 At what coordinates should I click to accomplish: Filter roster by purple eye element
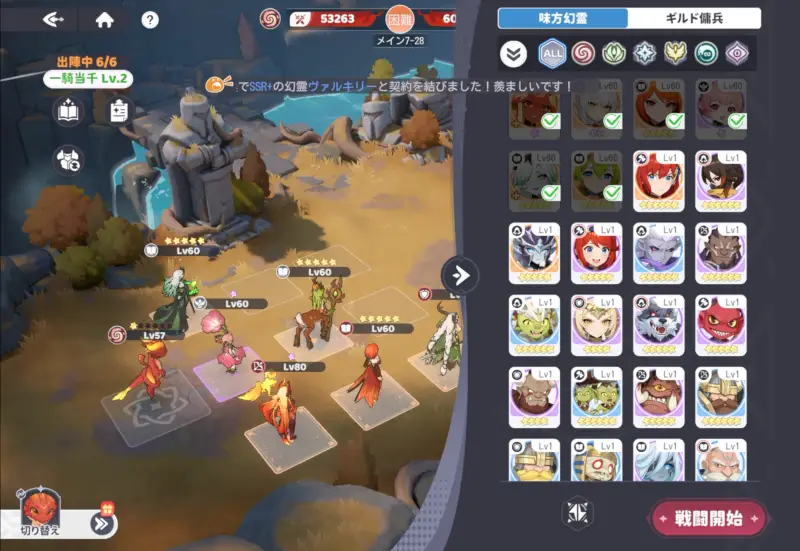click(x=738, y=53)
